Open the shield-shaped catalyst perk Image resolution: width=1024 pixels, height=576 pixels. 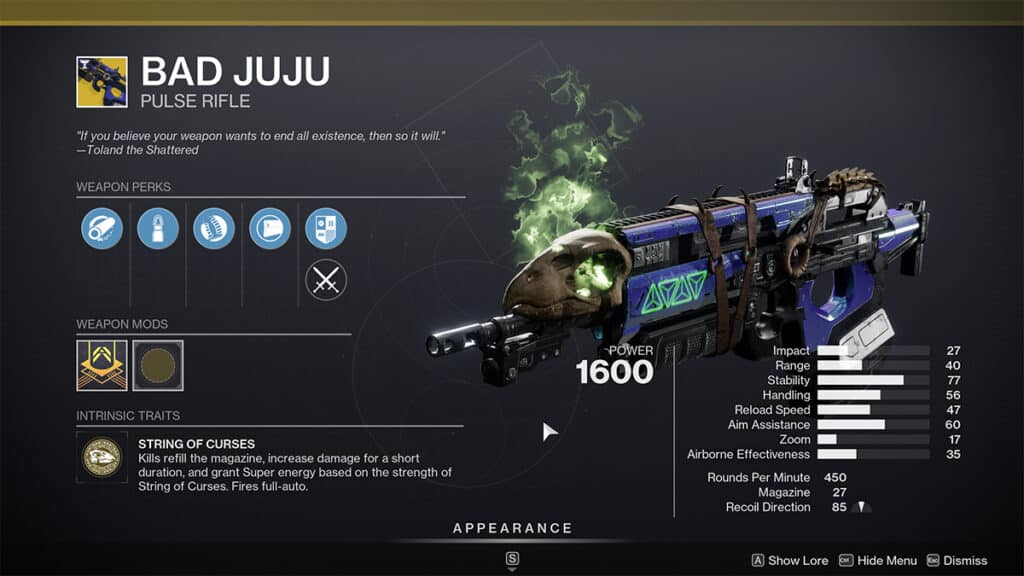point(326,229)
